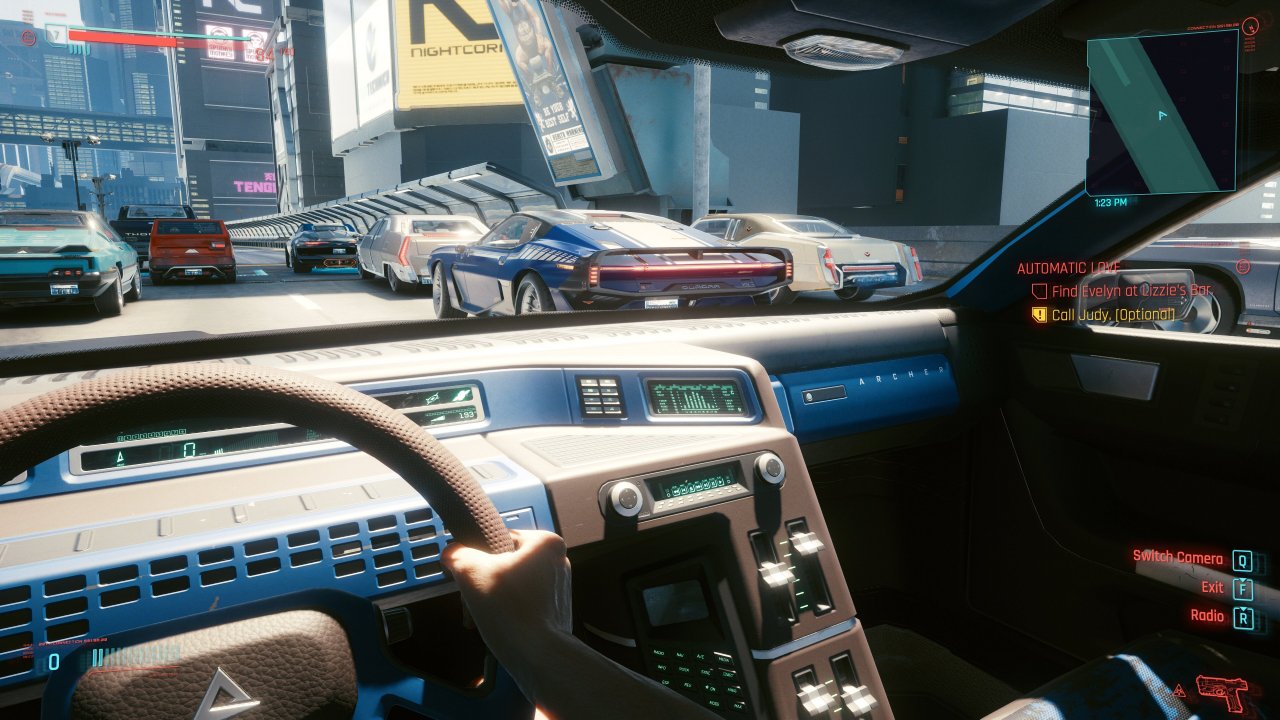This screenshot has height=720, width=1280.
Task: Click the Switch Camera action label
Action: point(1177,557)
